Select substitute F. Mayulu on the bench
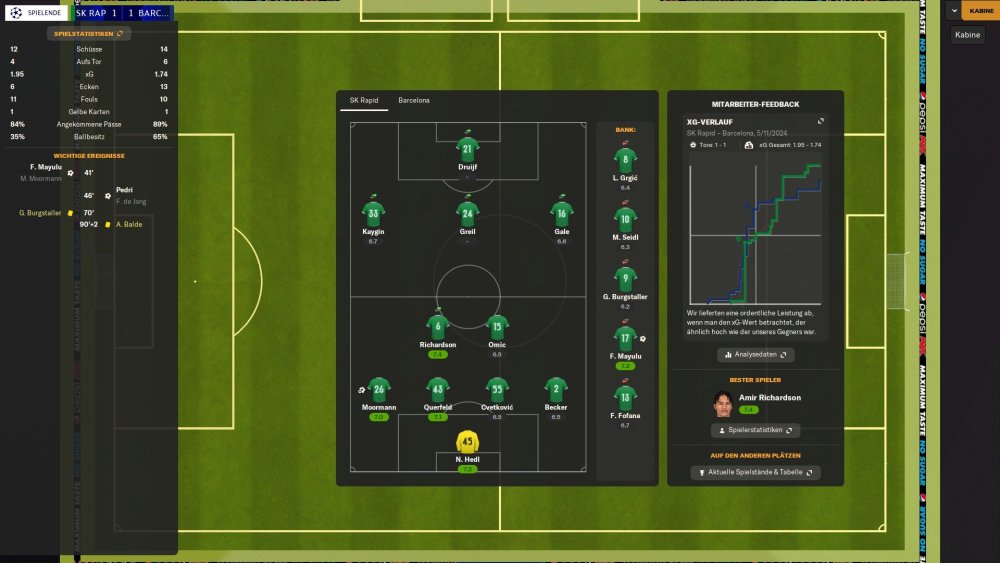This screenshot has height=563, width=1000. [625, 340]
